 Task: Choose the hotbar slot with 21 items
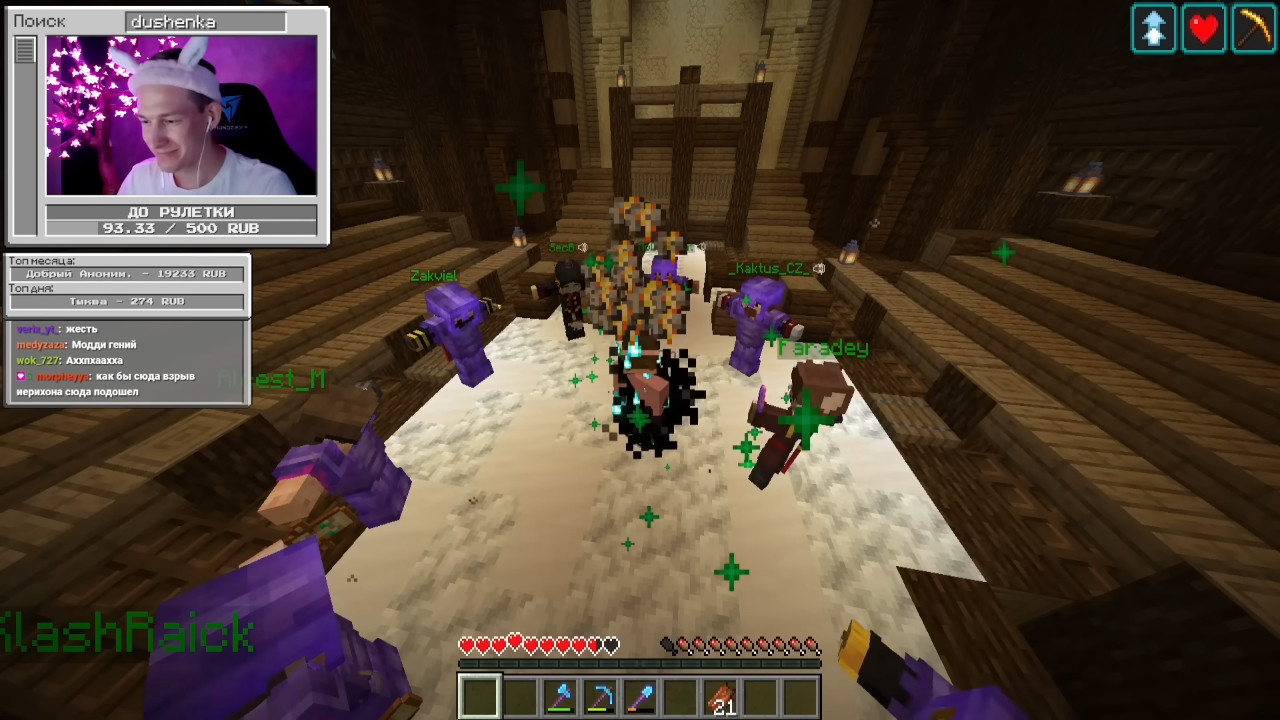click(720, 697)
